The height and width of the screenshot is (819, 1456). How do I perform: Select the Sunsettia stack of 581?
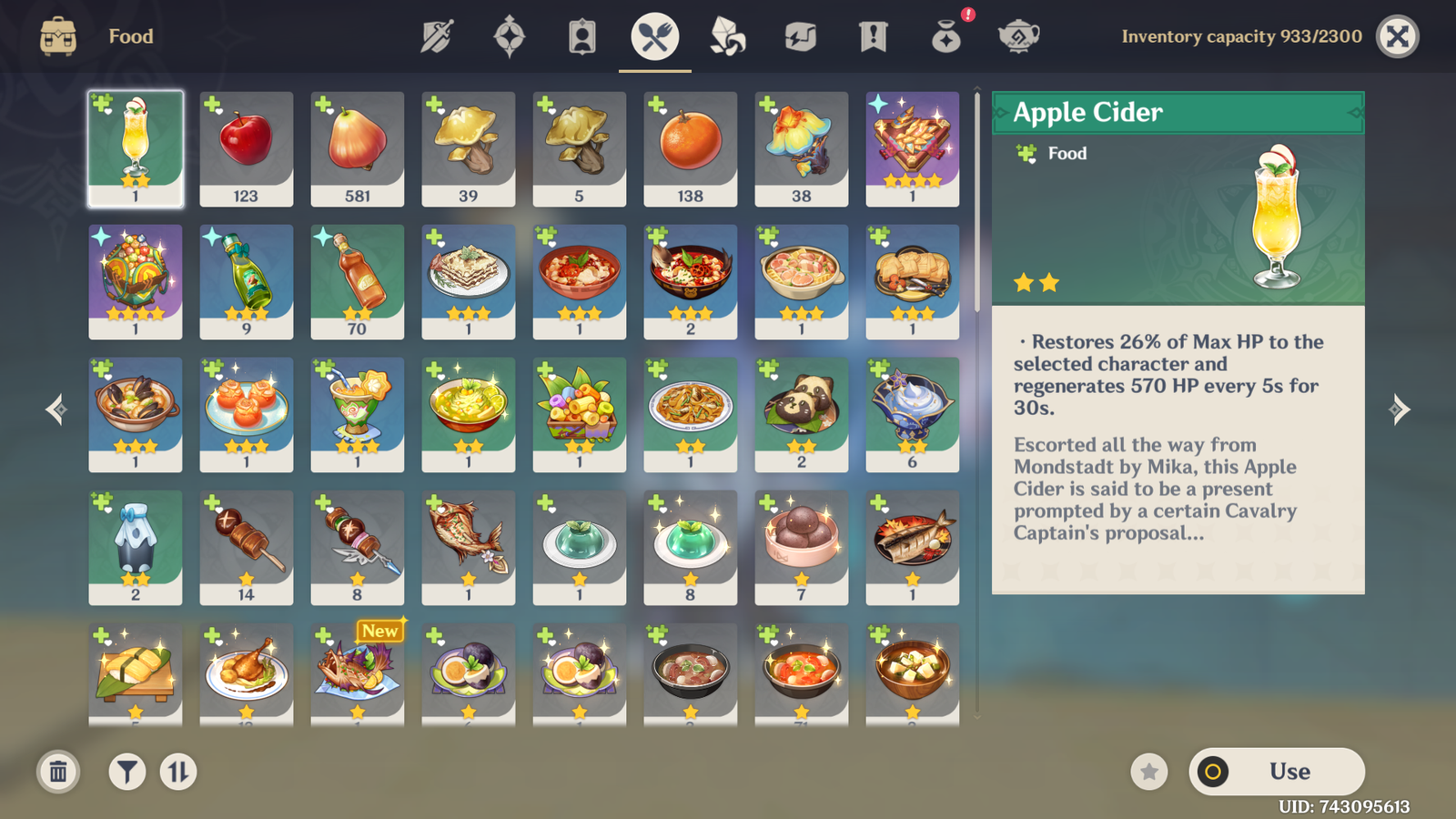[357, 148]
